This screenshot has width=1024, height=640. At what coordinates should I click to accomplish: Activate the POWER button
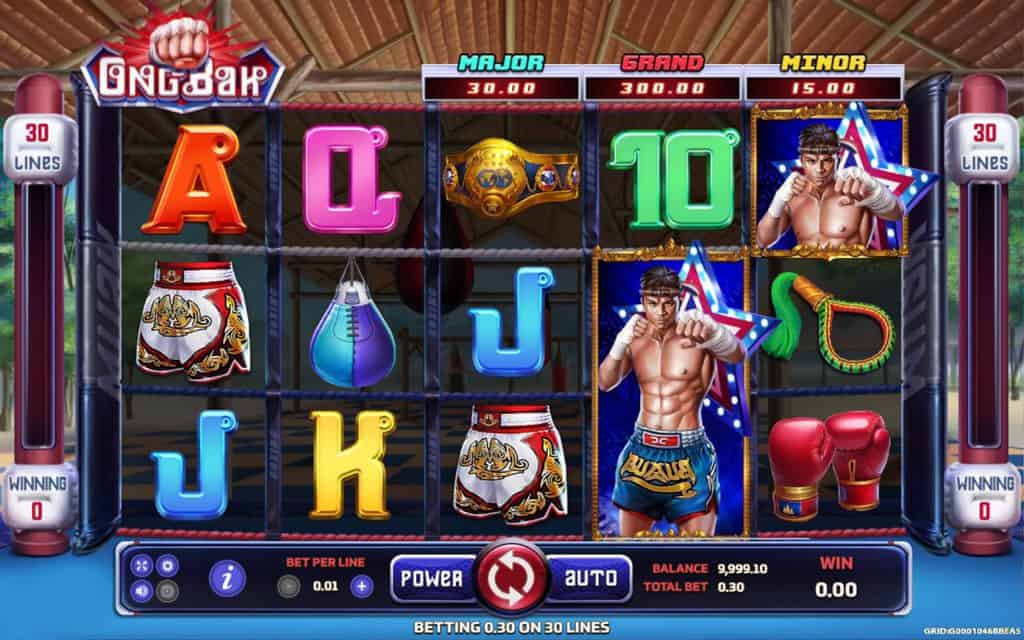431,578
